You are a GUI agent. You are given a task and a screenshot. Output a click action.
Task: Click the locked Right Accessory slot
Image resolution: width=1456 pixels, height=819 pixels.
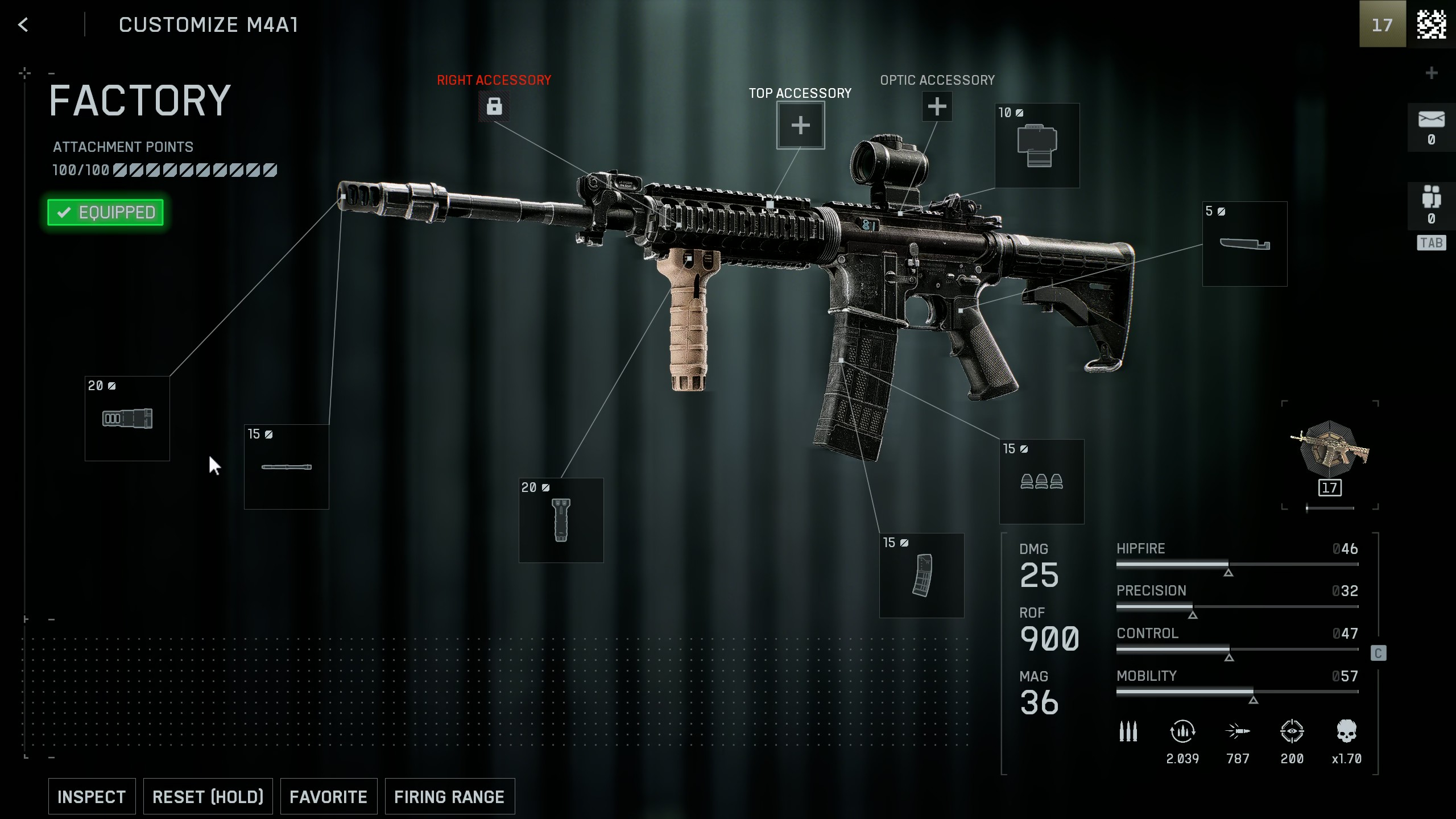(494, 106)
